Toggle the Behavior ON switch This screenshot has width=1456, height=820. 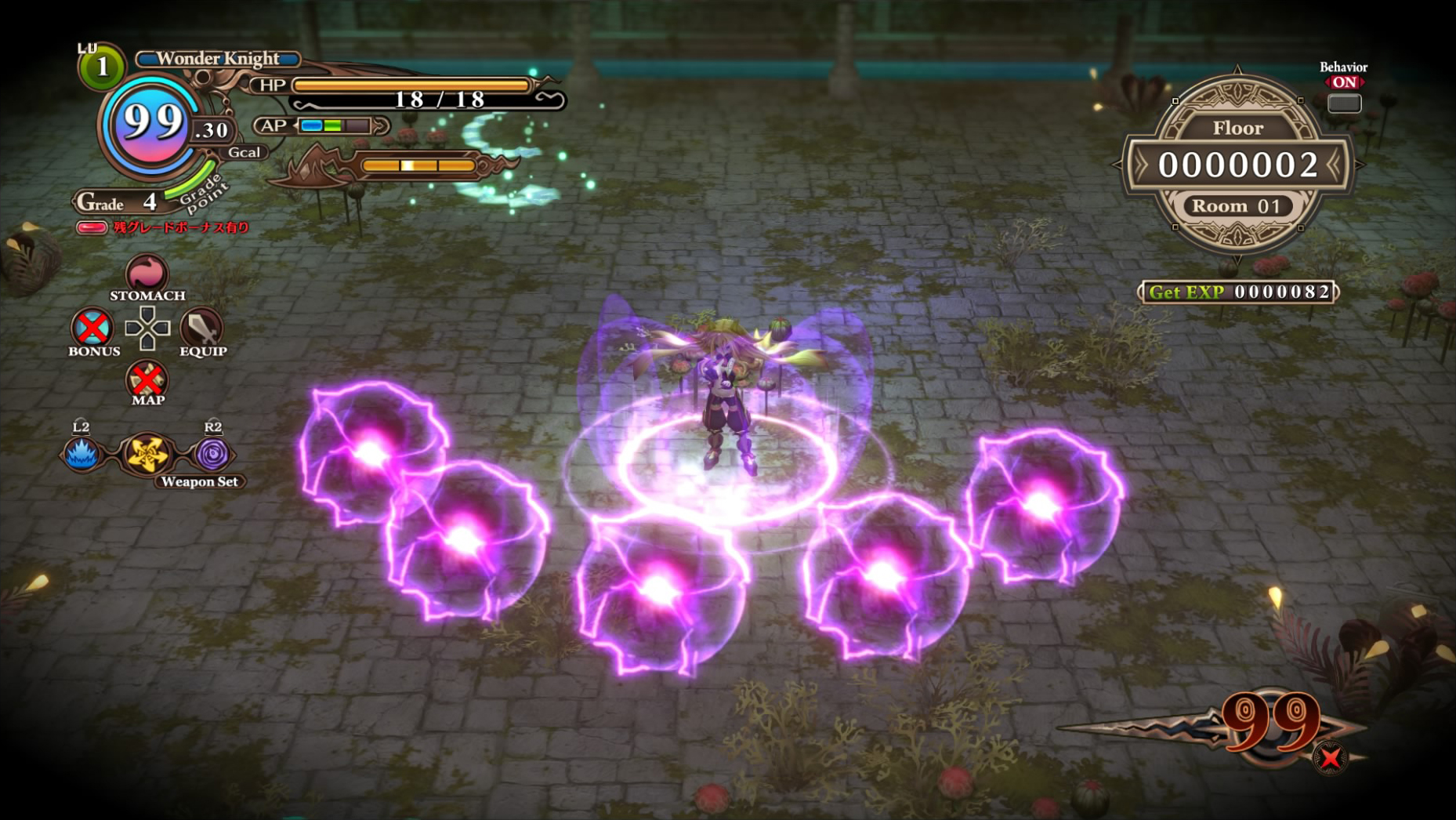tap(1343, 103)
